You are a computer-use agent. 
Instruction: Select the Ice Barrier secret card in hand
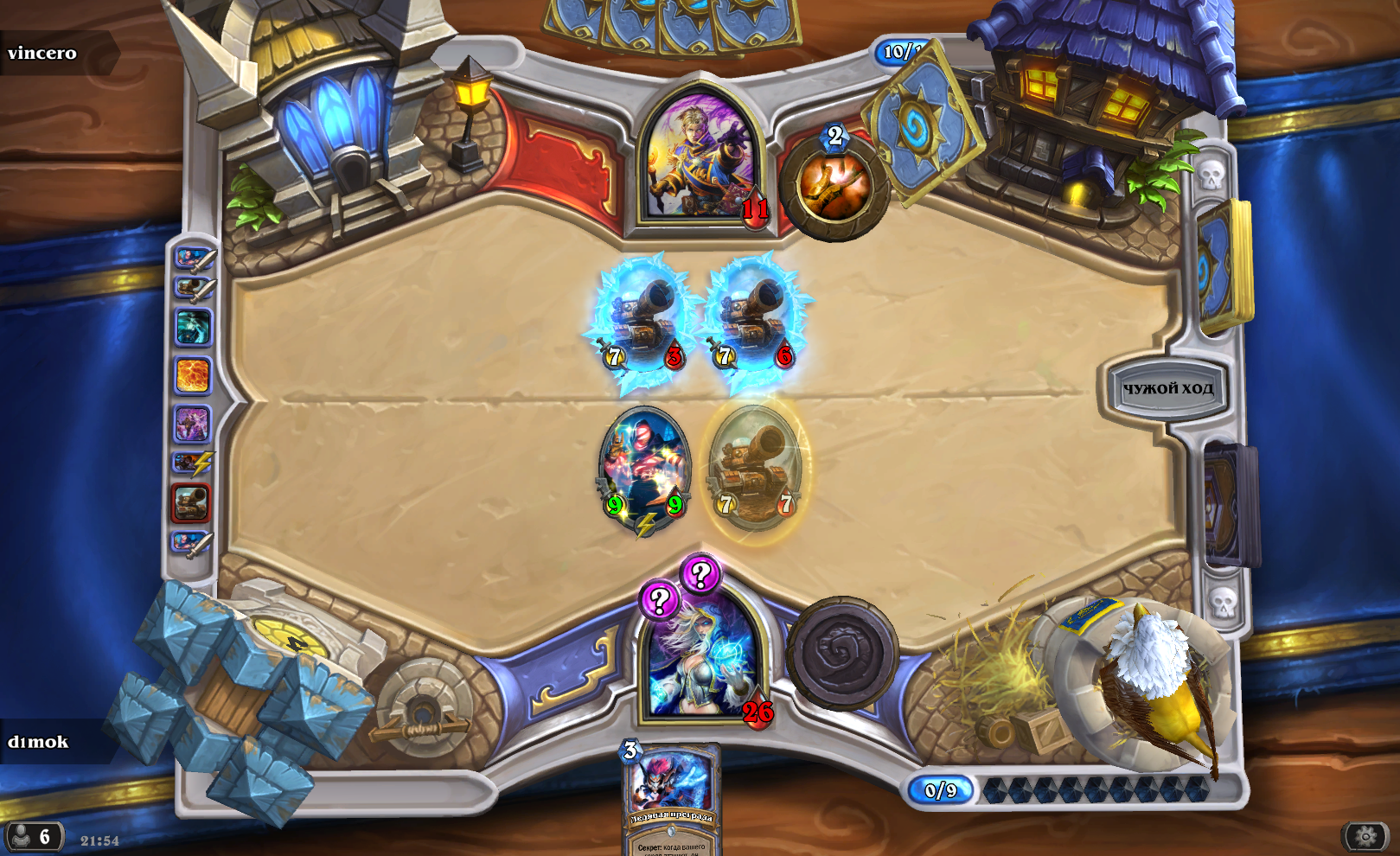point(672,797)
